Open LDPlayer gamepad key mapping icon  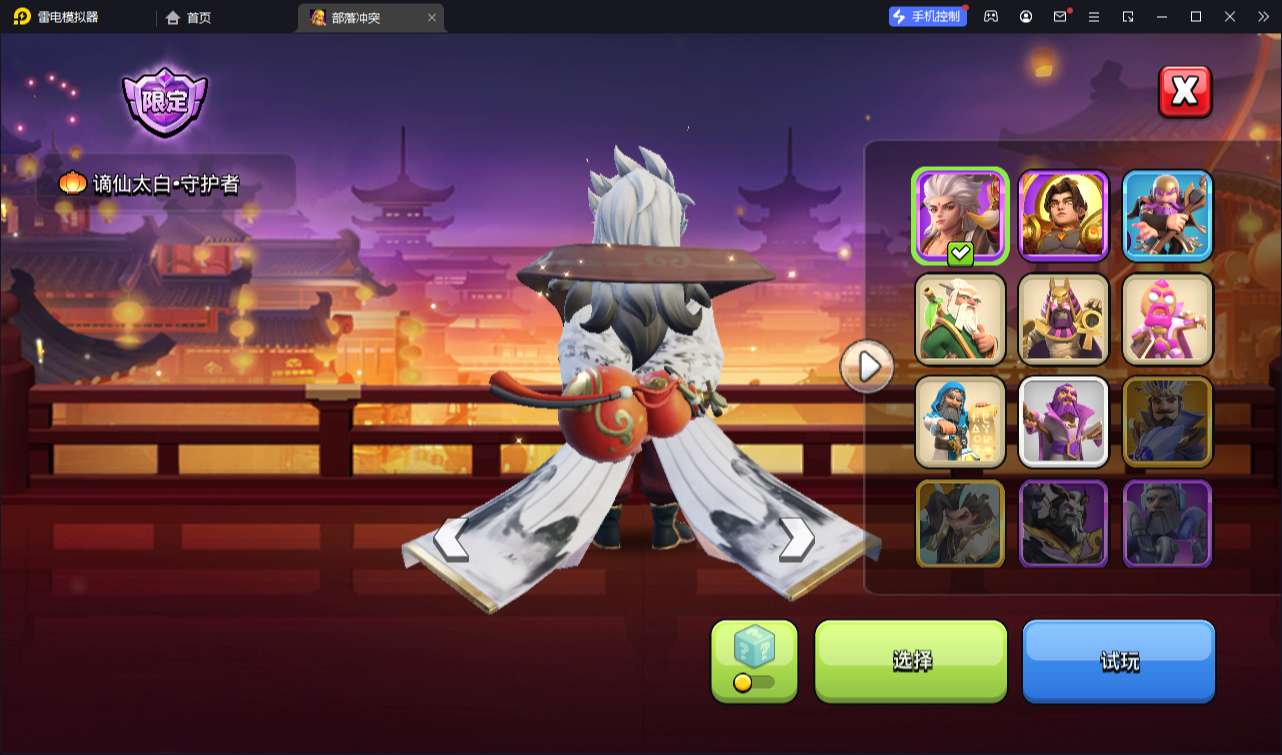coord(990,17)
